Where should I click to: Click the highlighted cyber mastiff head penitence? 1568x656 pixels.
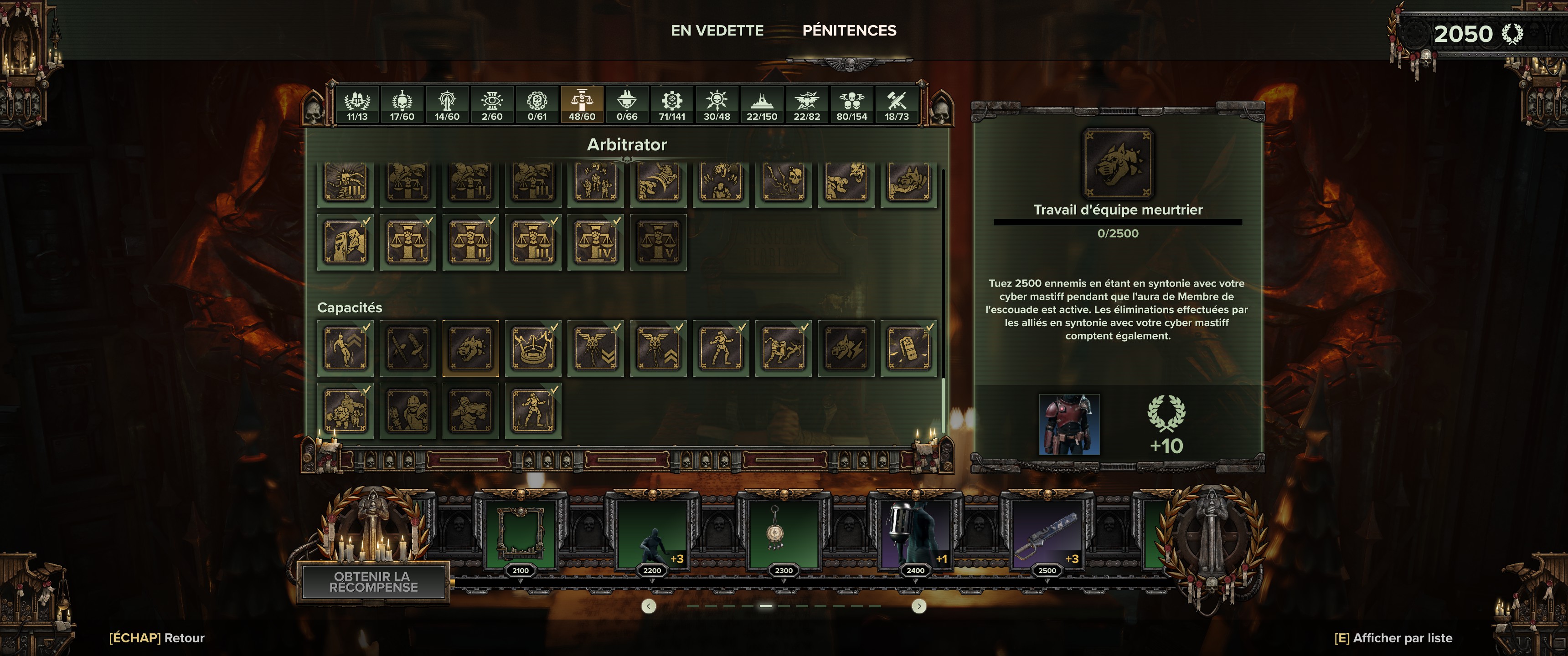[470, 348]
